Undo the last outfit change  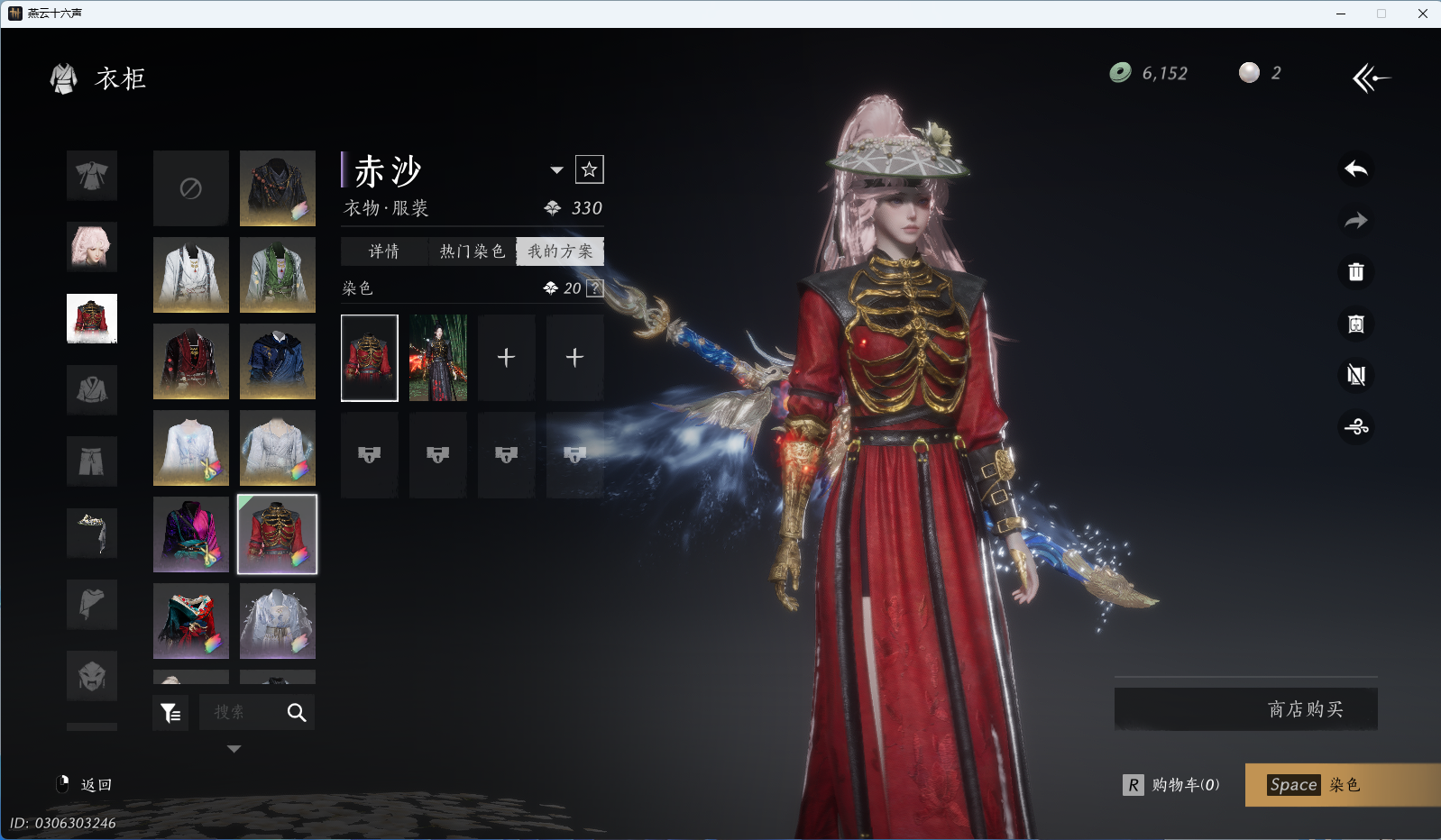pos(1355,169)
